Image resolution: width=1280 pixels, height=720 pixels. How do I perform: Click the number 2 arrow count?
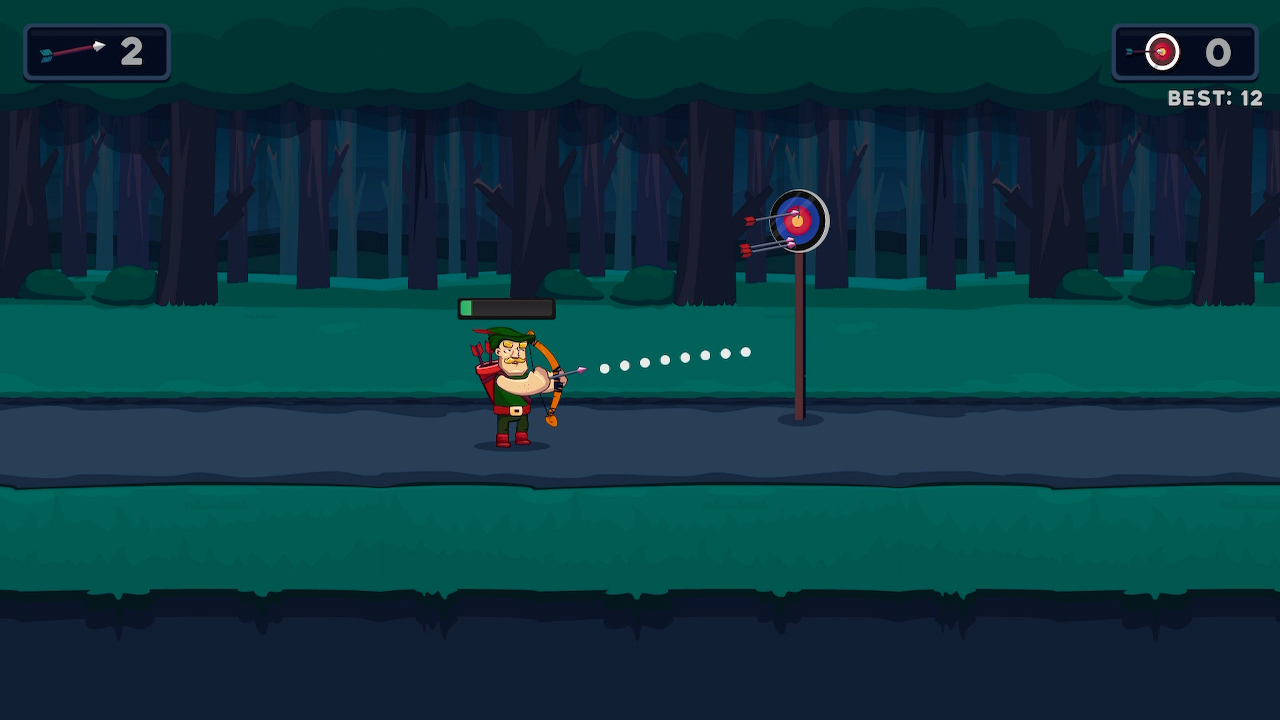(131, 52)
